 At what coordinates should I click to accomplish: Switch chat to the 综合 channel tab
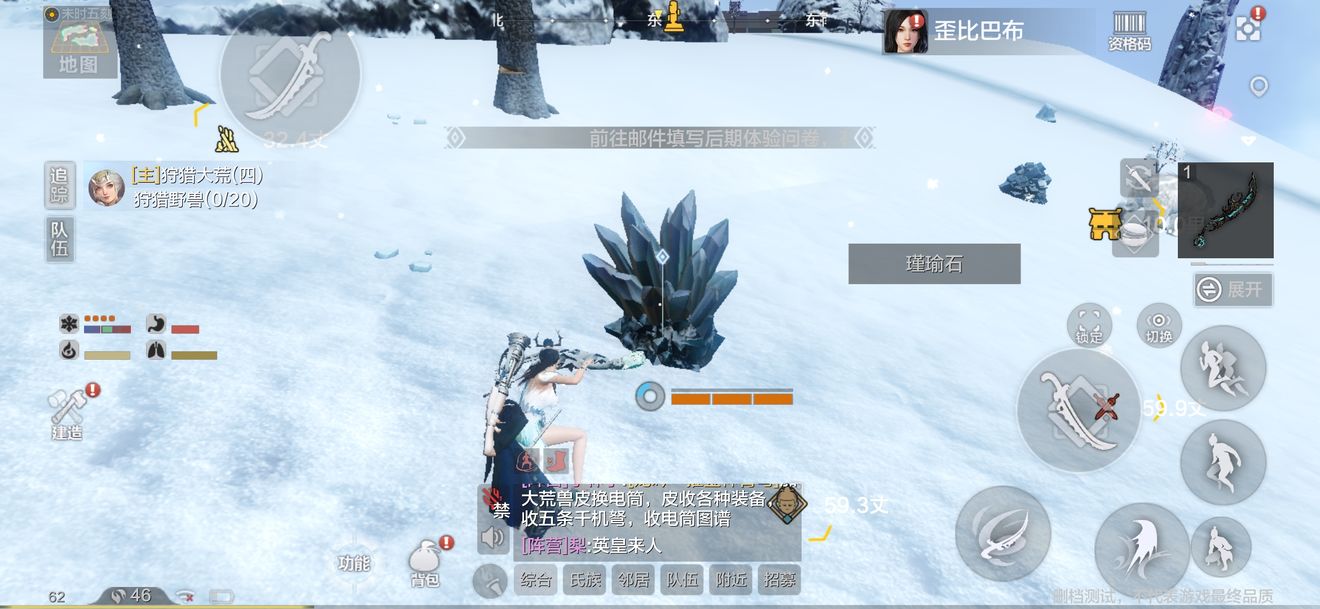[537, 580]
